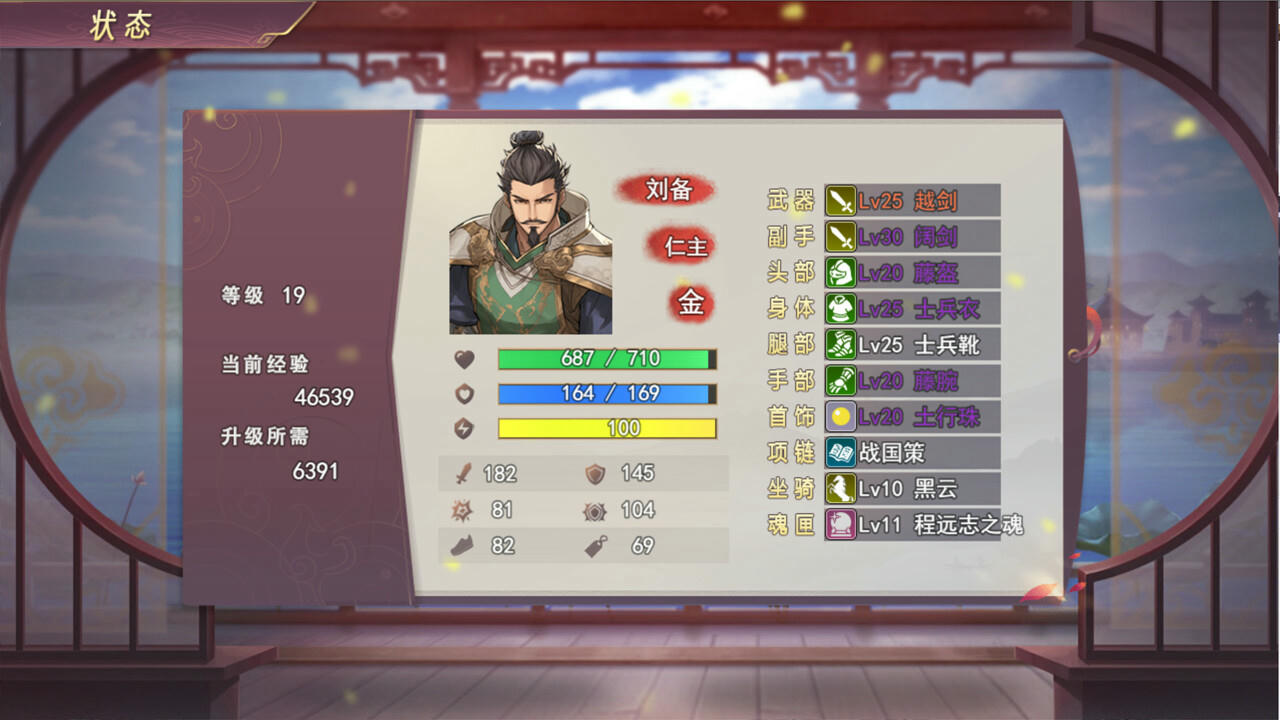Click the 藤盔 helmet icon in 头部 slot
This screenshot has width=1280, height=720.
843,273
